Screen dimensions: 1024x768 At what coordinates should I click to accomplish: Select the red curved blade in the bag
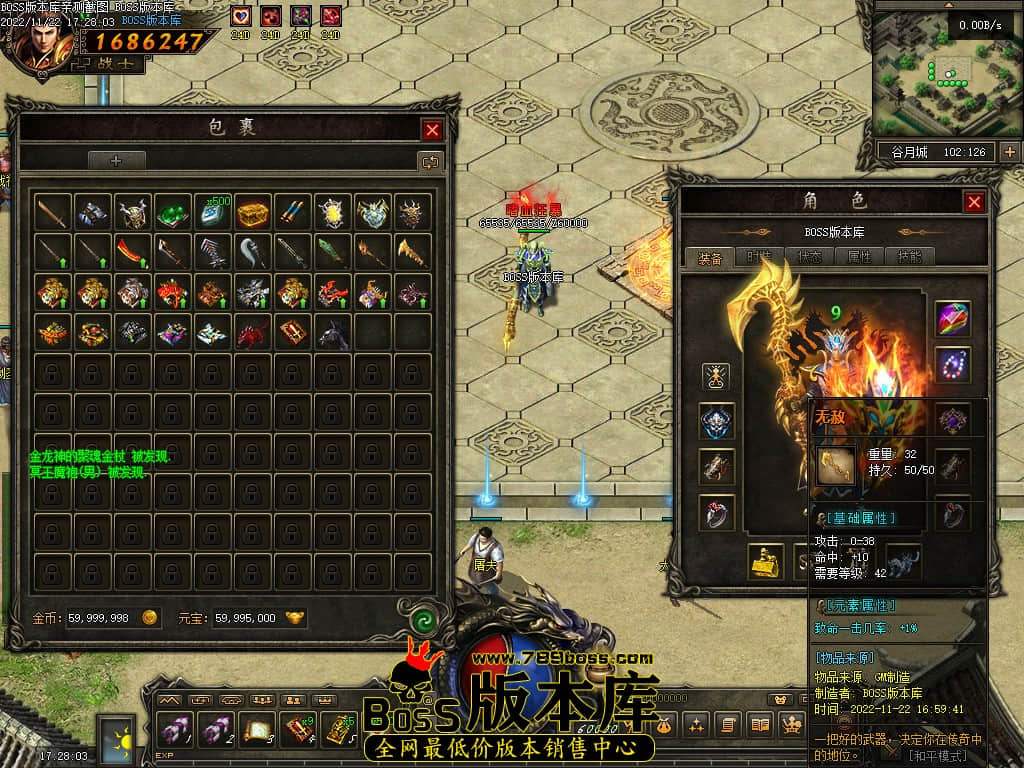click(x=132, y=251)
